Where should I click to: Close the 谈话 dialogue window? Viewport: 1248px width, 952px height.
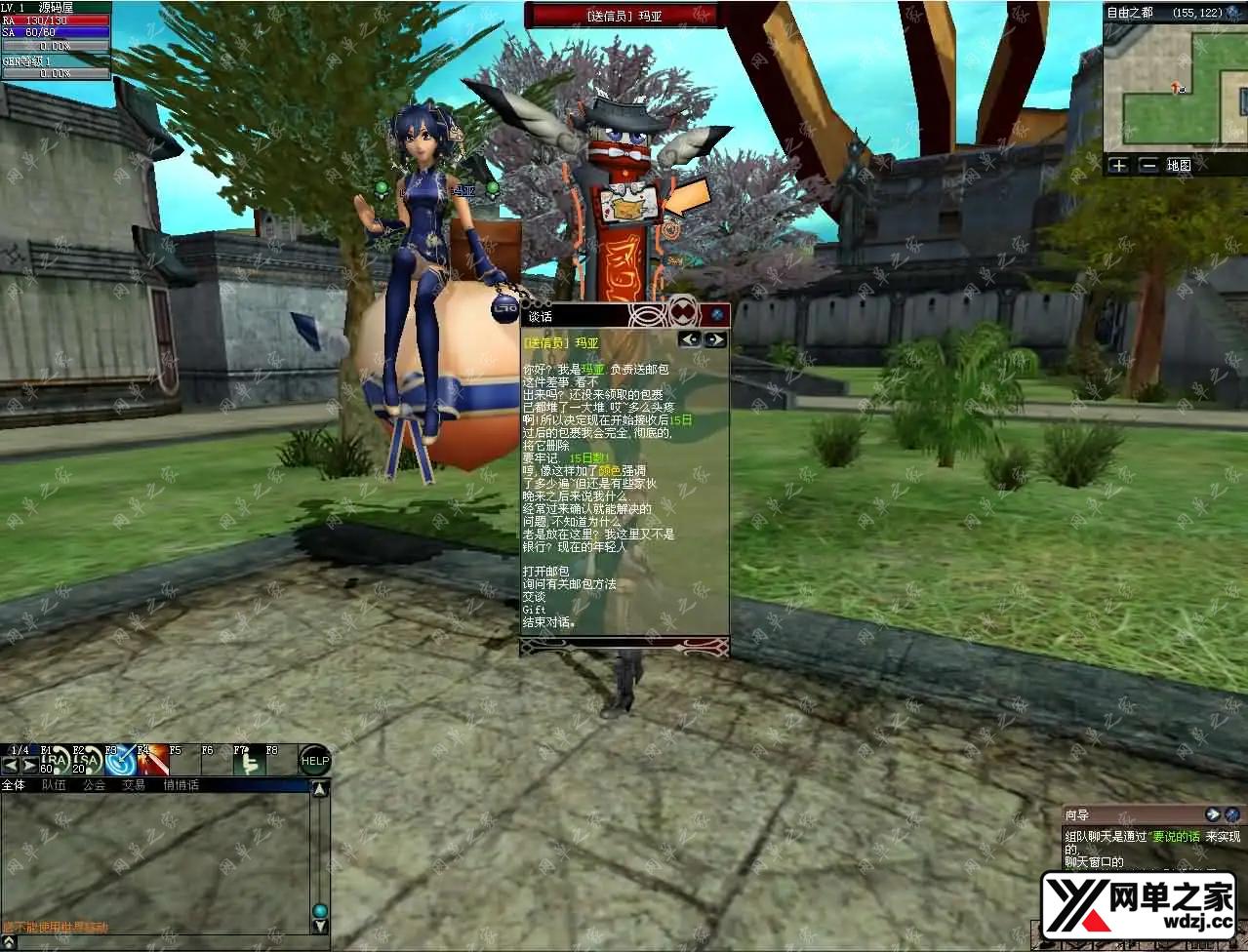(x=717, y=314)
